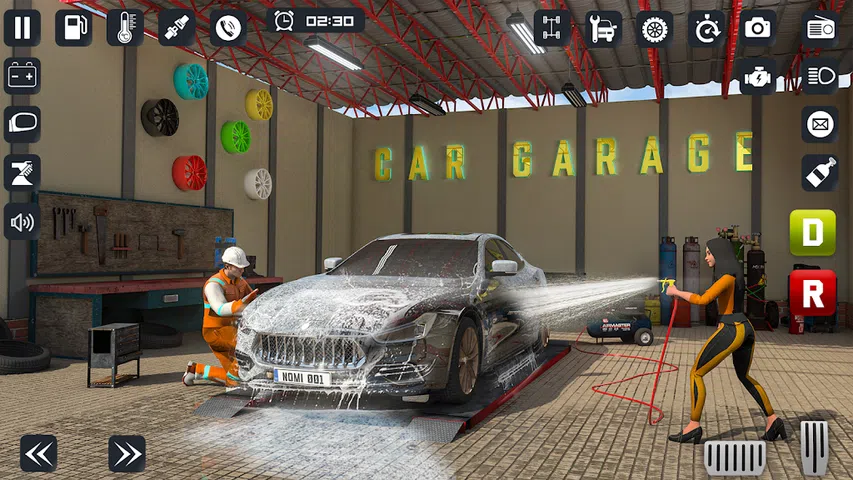Tap the stopwatch speed icon
This screenshot has height=480, width=853.
(x=707, y=28)
